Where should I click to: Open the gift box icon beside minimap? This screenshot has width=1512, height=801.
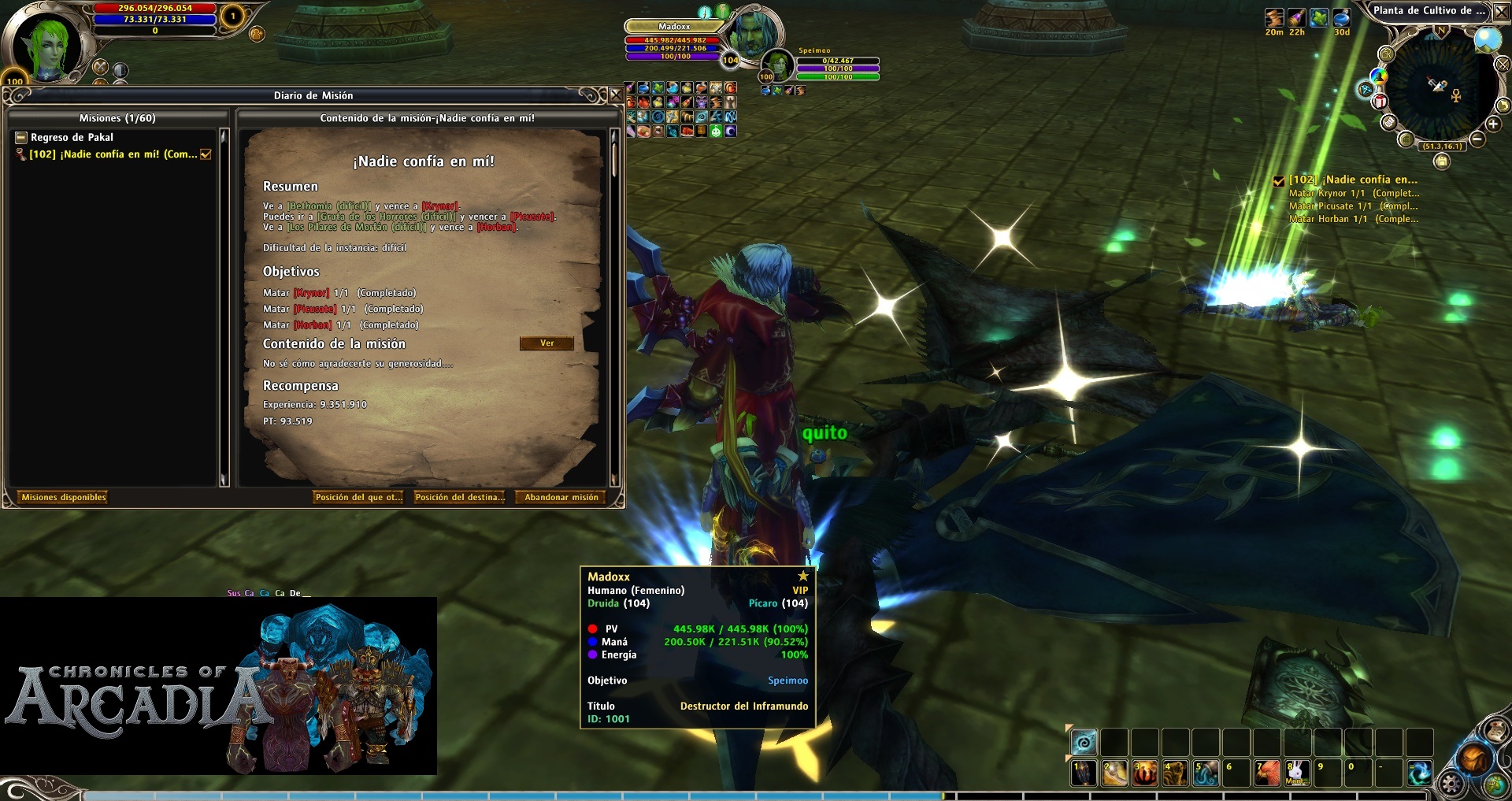coord(1380,102)
